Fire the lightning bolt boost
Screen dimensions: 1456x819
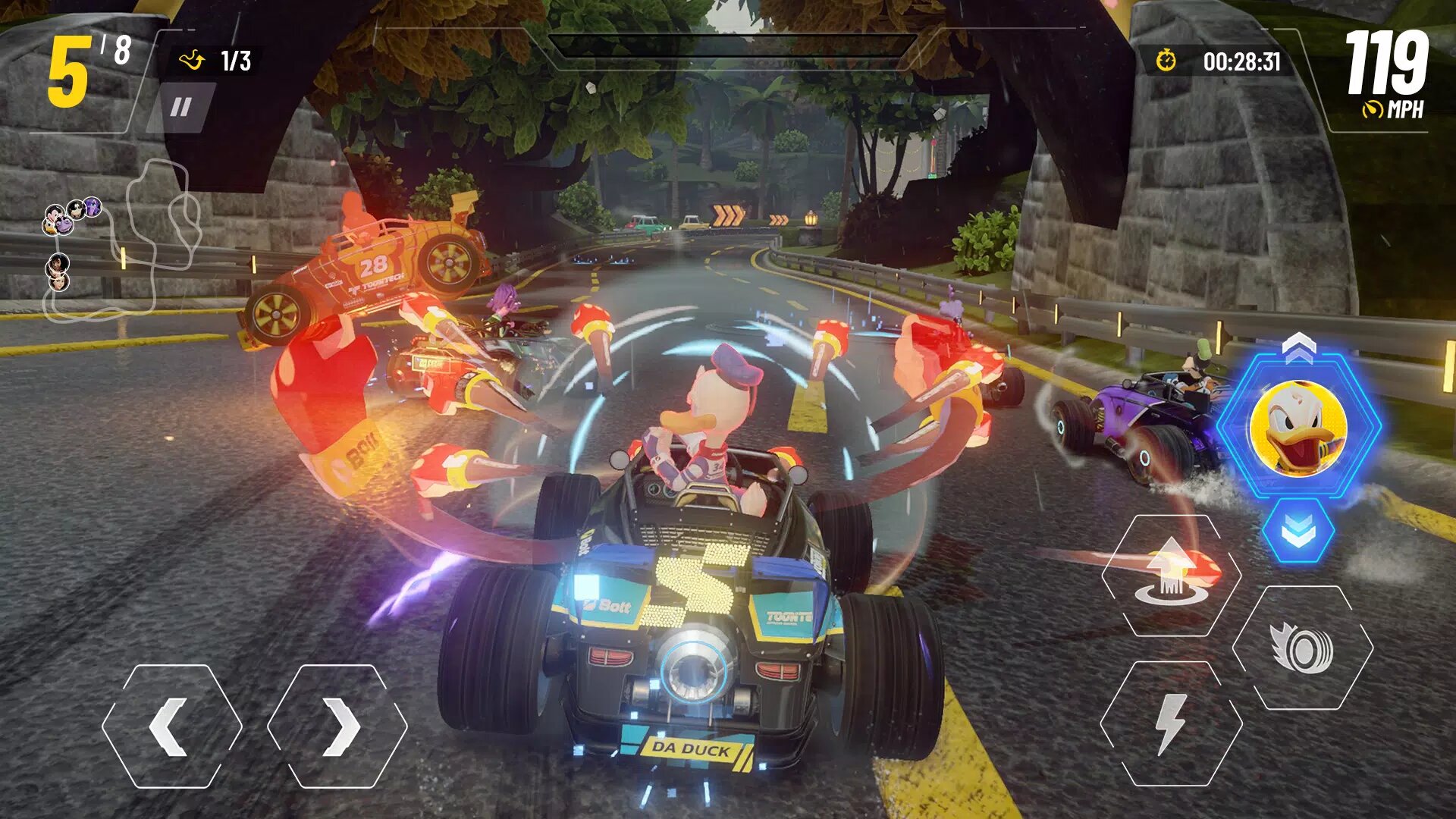pyautogui.click(x=1171, y=723)
